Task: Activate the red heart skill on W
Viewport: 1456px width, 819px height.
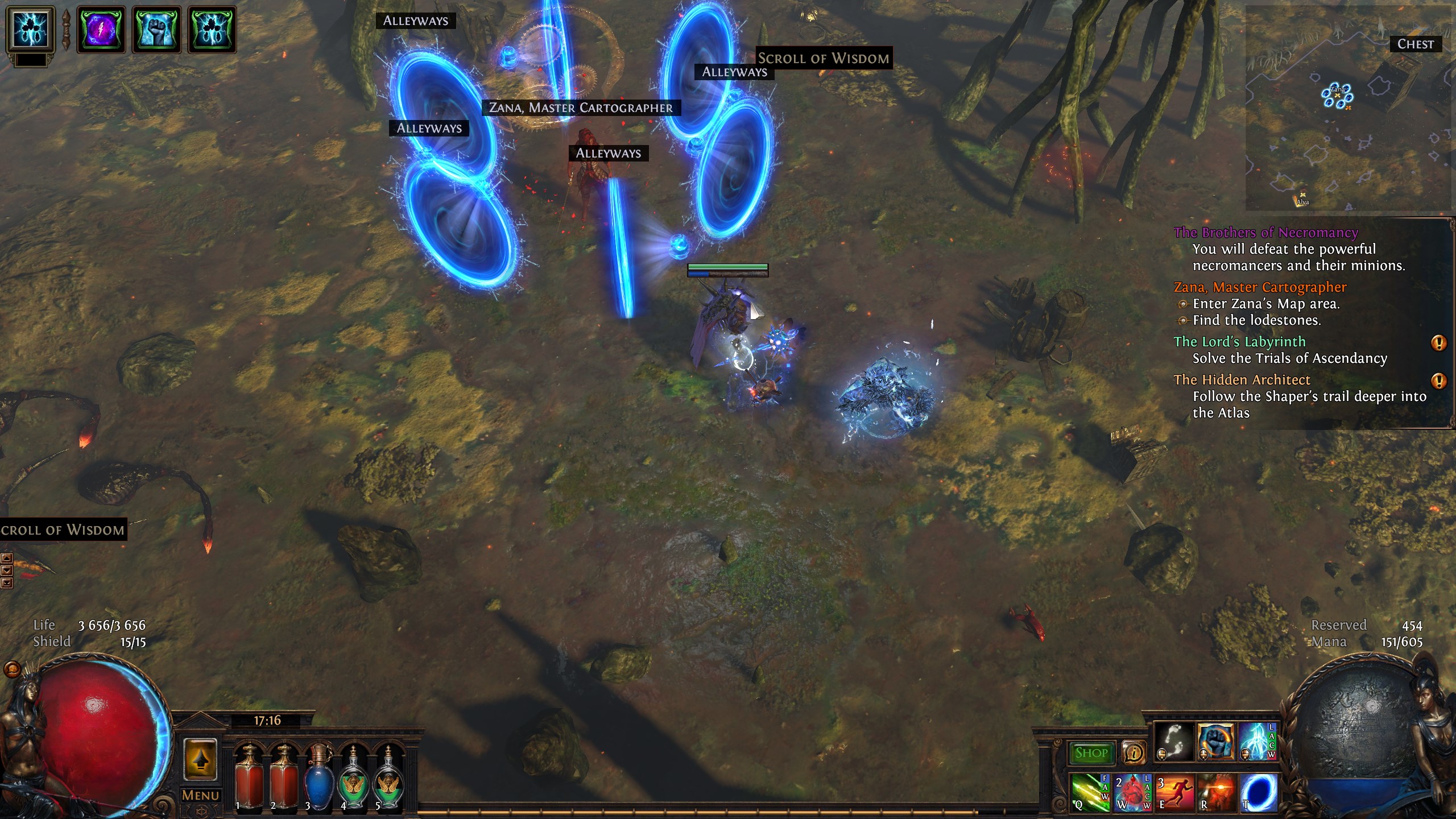Action: [1132, 792]
